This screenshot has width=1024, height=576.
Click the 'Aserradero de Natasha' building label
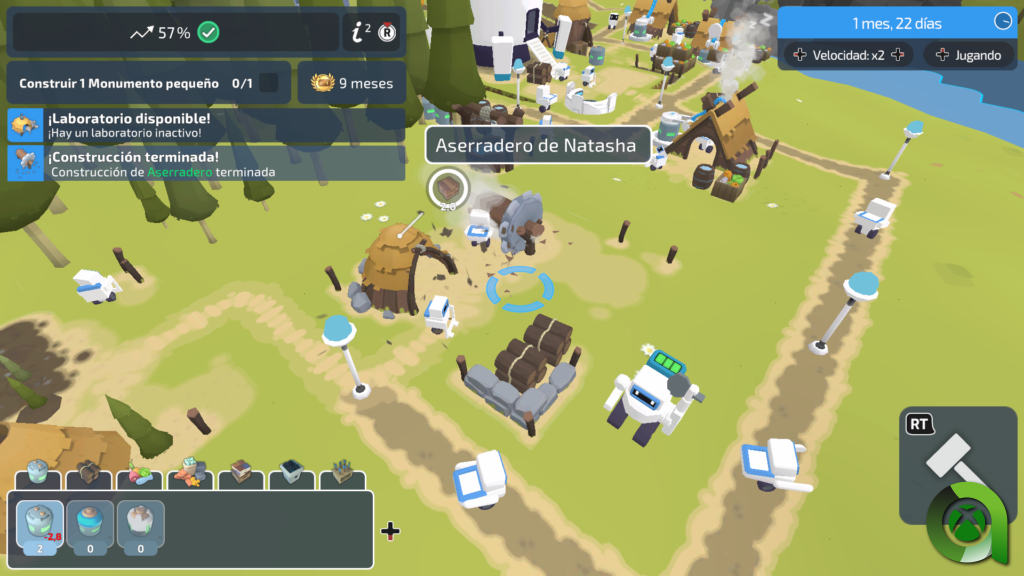[x=536, y=146]
